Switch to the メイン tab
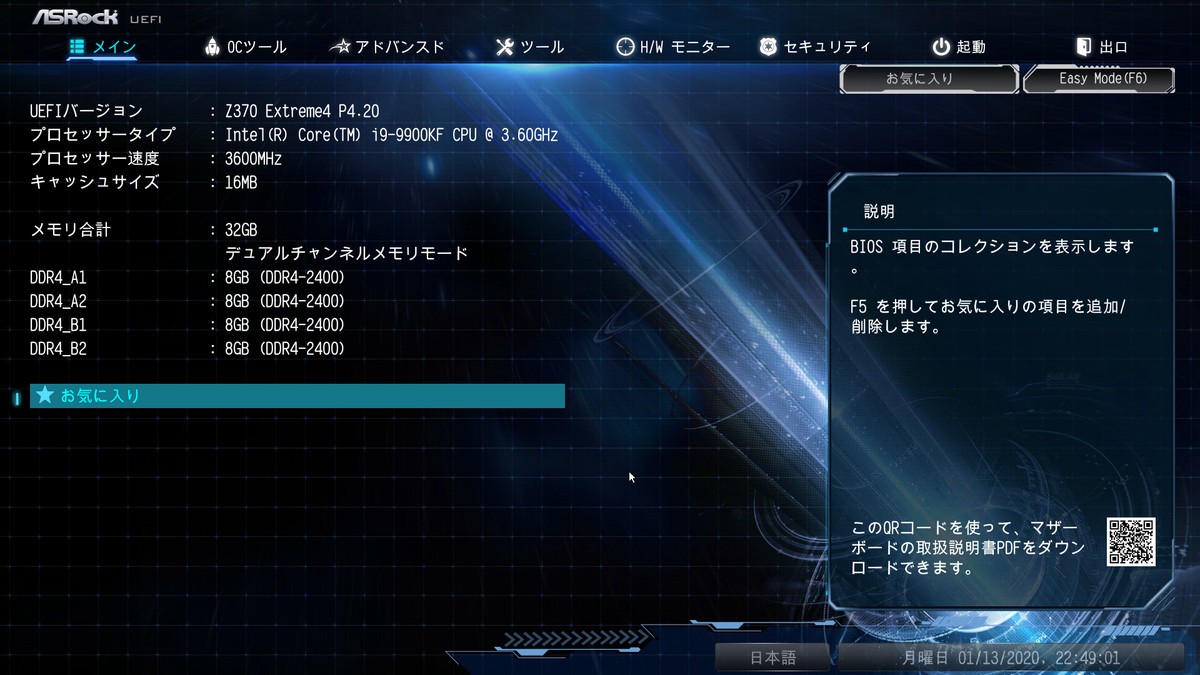The height and width of the screenshot is (675, 1200). (x=103, y=47)
